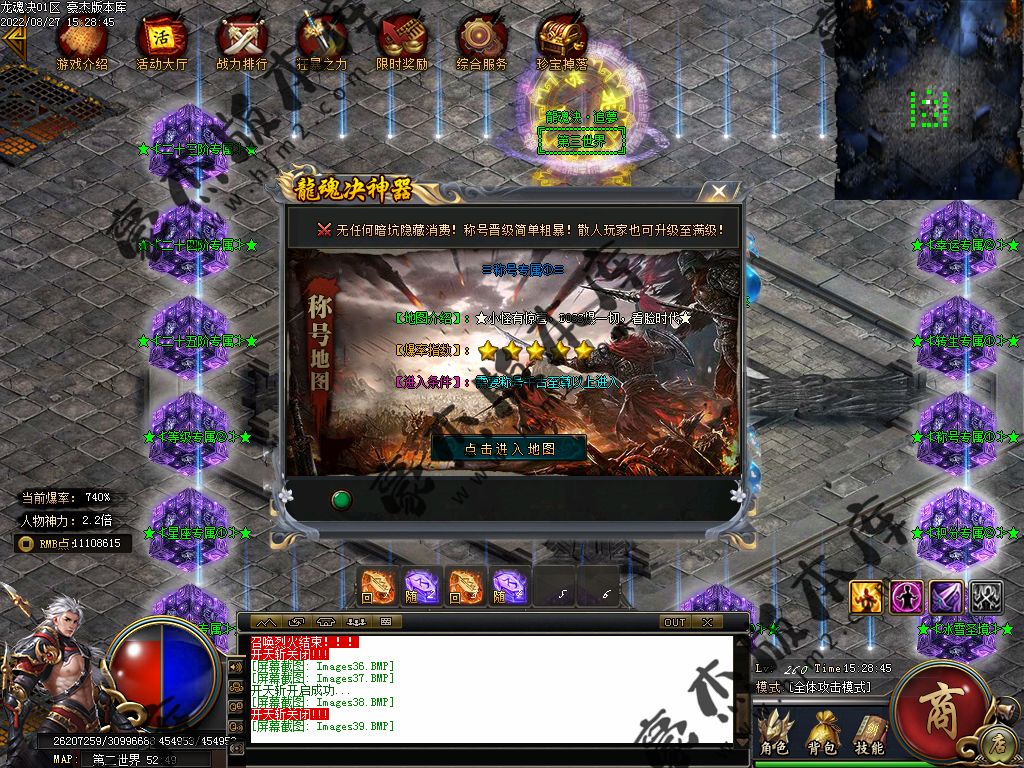This screenshot has width=1024, height=768.
Task: Open the 活动大厅 activity hall
Action: [161, 43]
